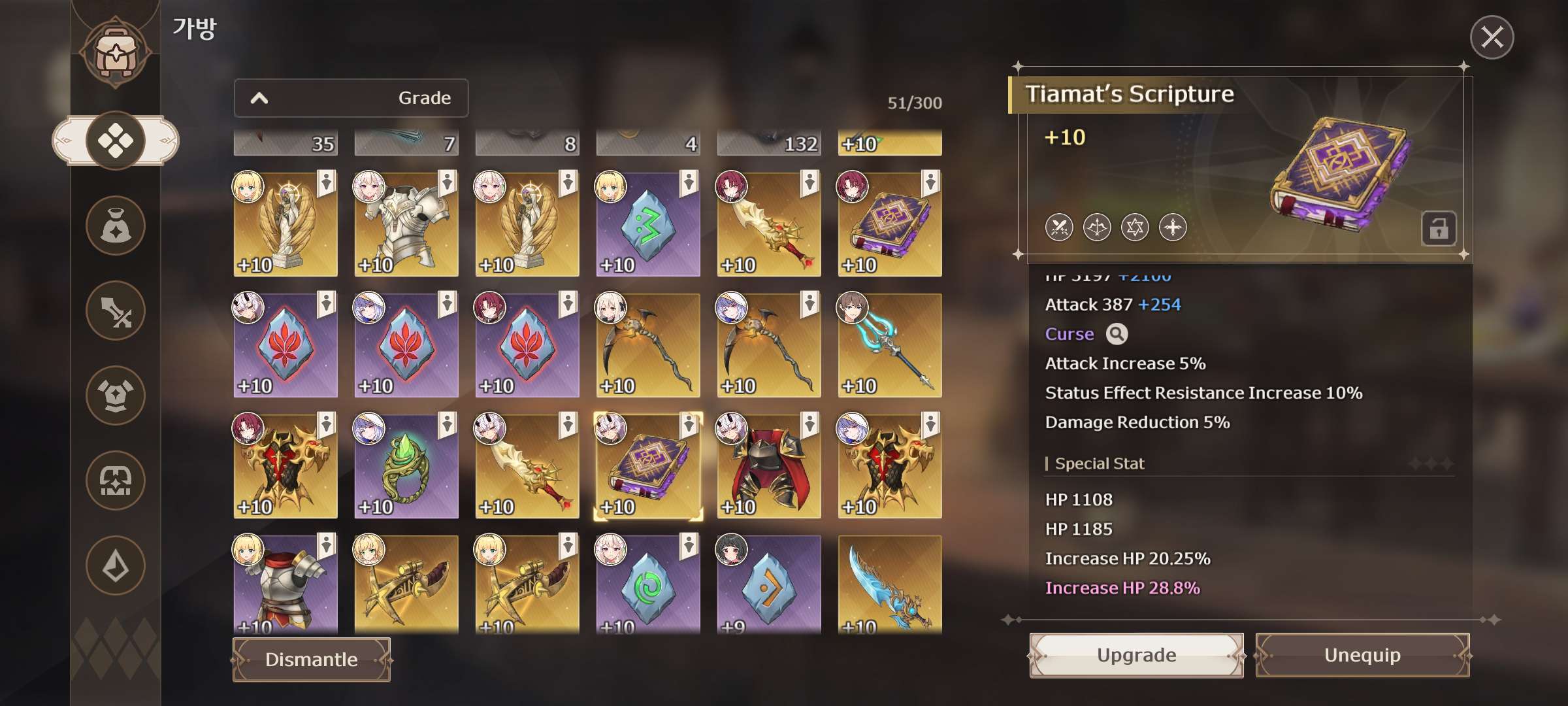This screenshot has width=1568, height=706.
Task: Choose the +9 orange rune stone
Action: click(769, 584)
